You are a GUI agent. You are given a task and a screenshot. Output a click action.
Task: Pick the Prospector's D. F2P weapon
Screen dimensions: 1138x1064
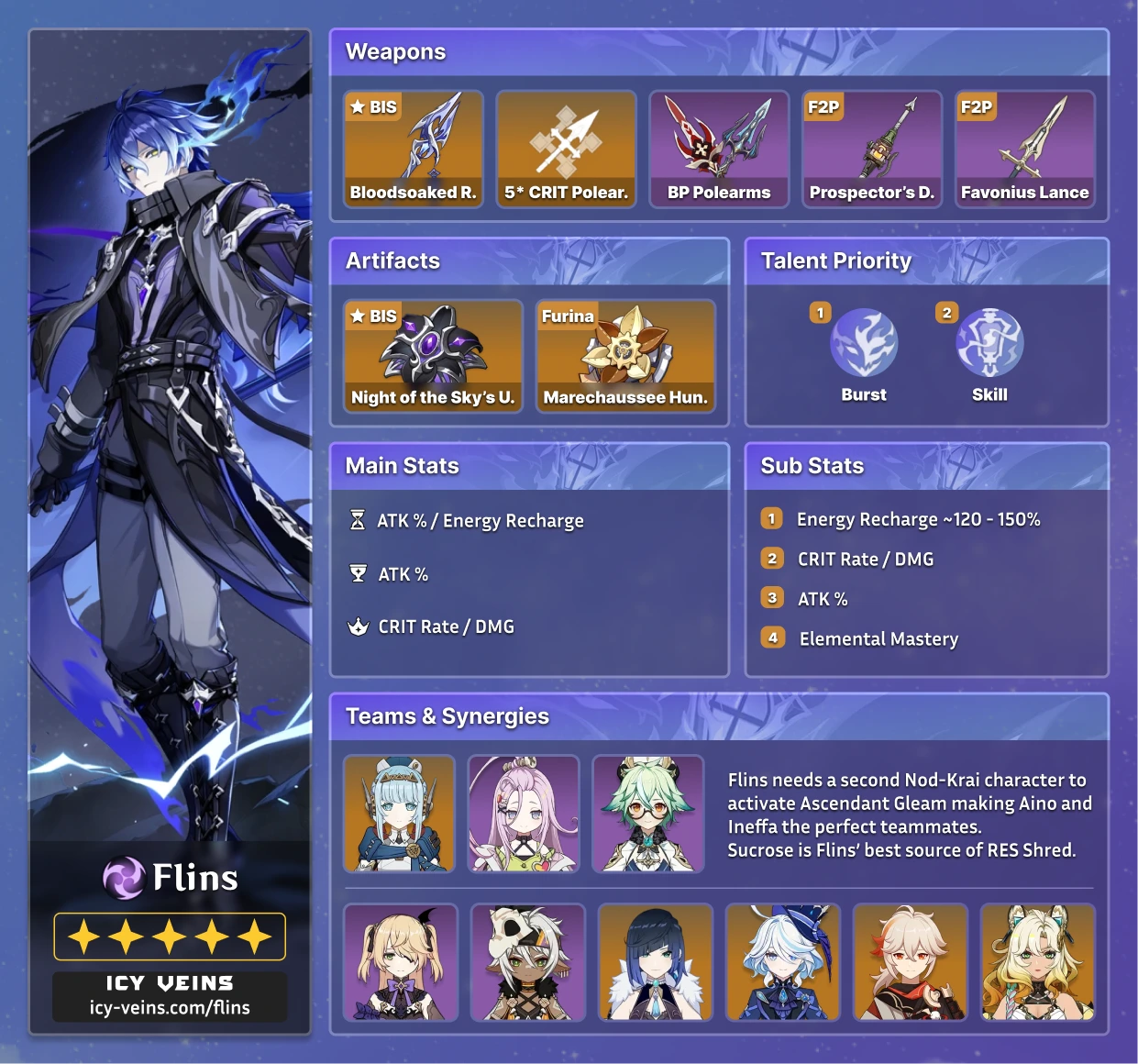pyautogui.click(x=872, y=149)
